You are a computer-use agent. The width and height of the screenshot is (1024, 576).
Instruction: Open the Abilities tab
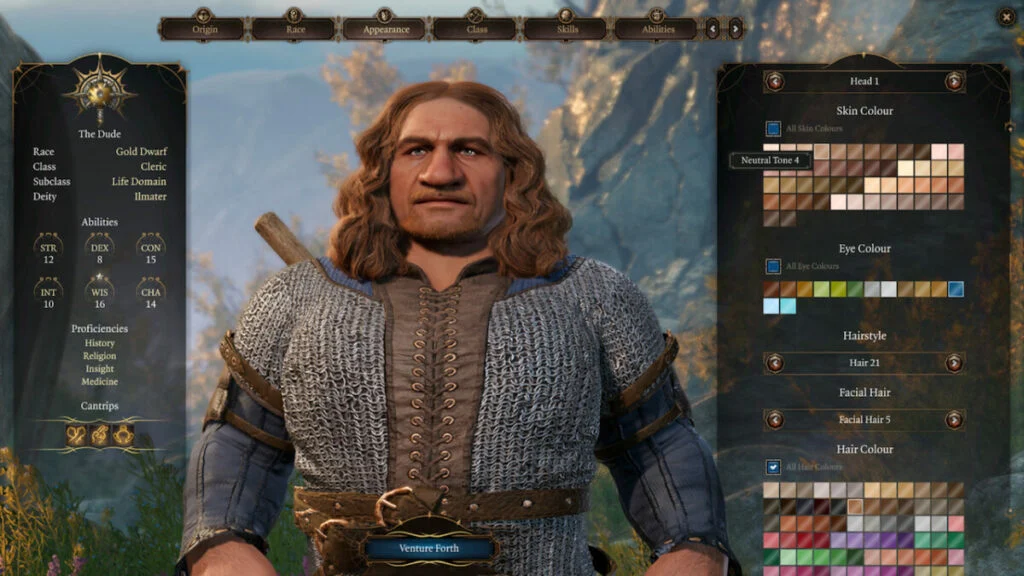[x=656, y=28]
